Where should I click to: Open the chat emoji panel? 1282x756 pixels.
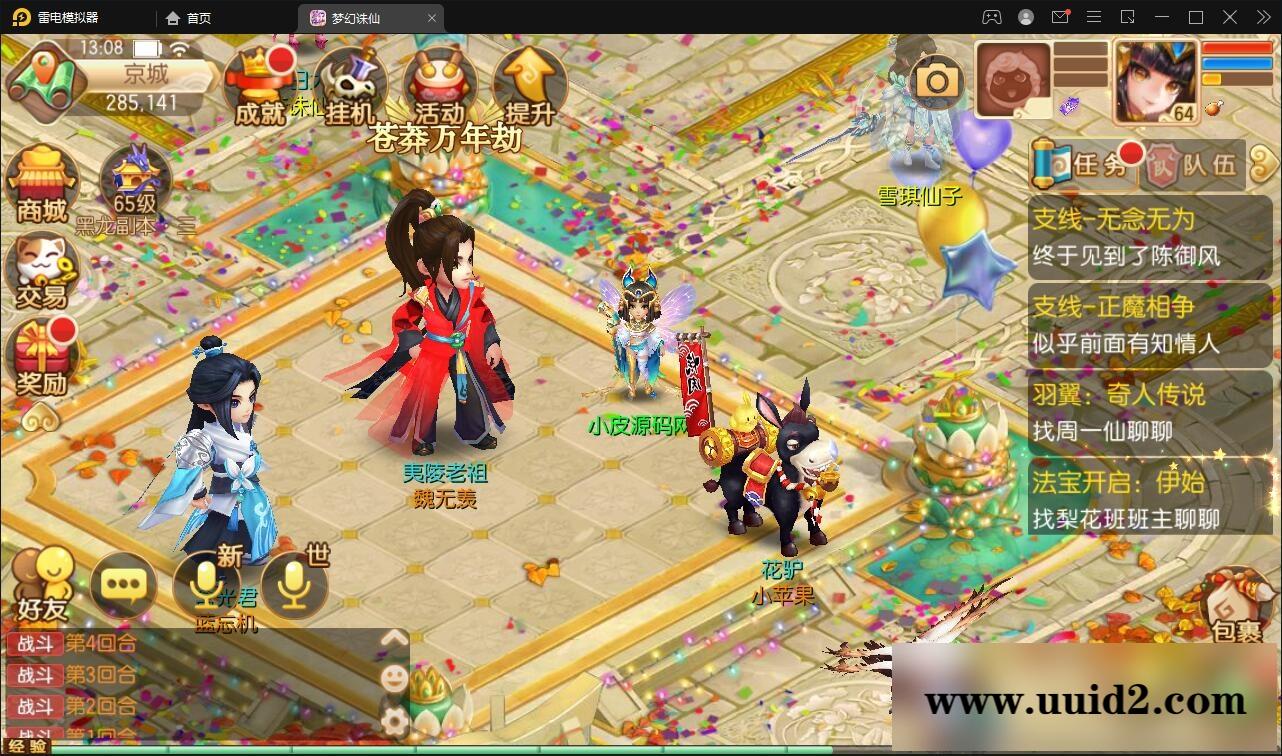(x=395, y=677)
